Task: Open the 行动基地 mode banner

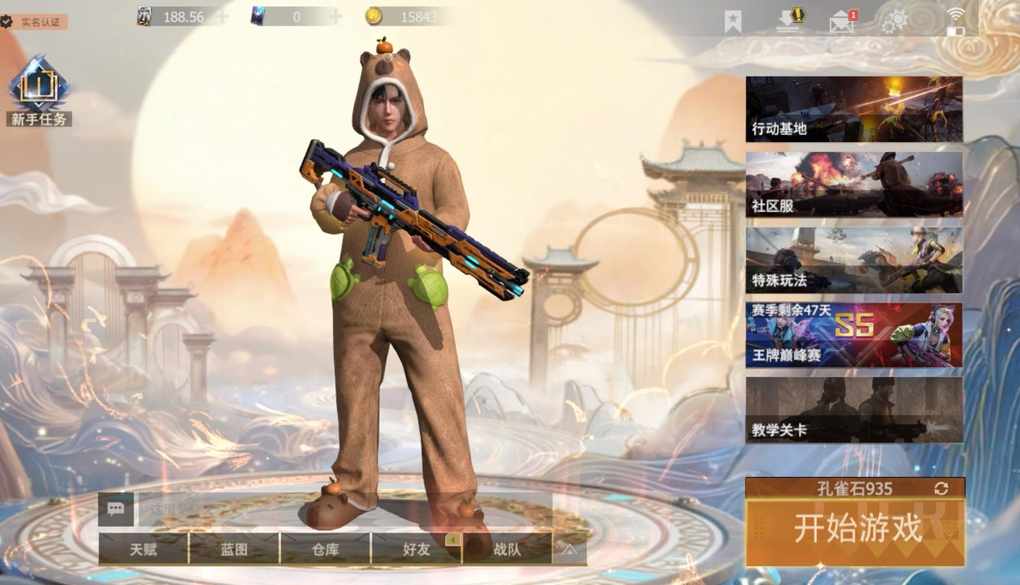Action: [x=854, y=109]
